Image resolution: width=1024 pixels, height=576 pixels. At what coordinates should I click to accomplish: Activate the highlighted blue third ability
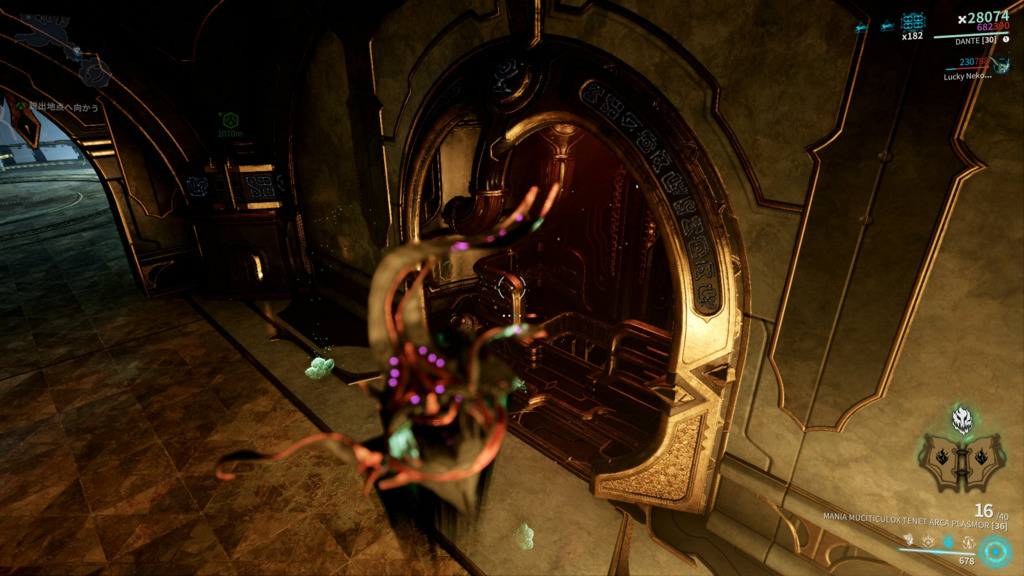949,541
